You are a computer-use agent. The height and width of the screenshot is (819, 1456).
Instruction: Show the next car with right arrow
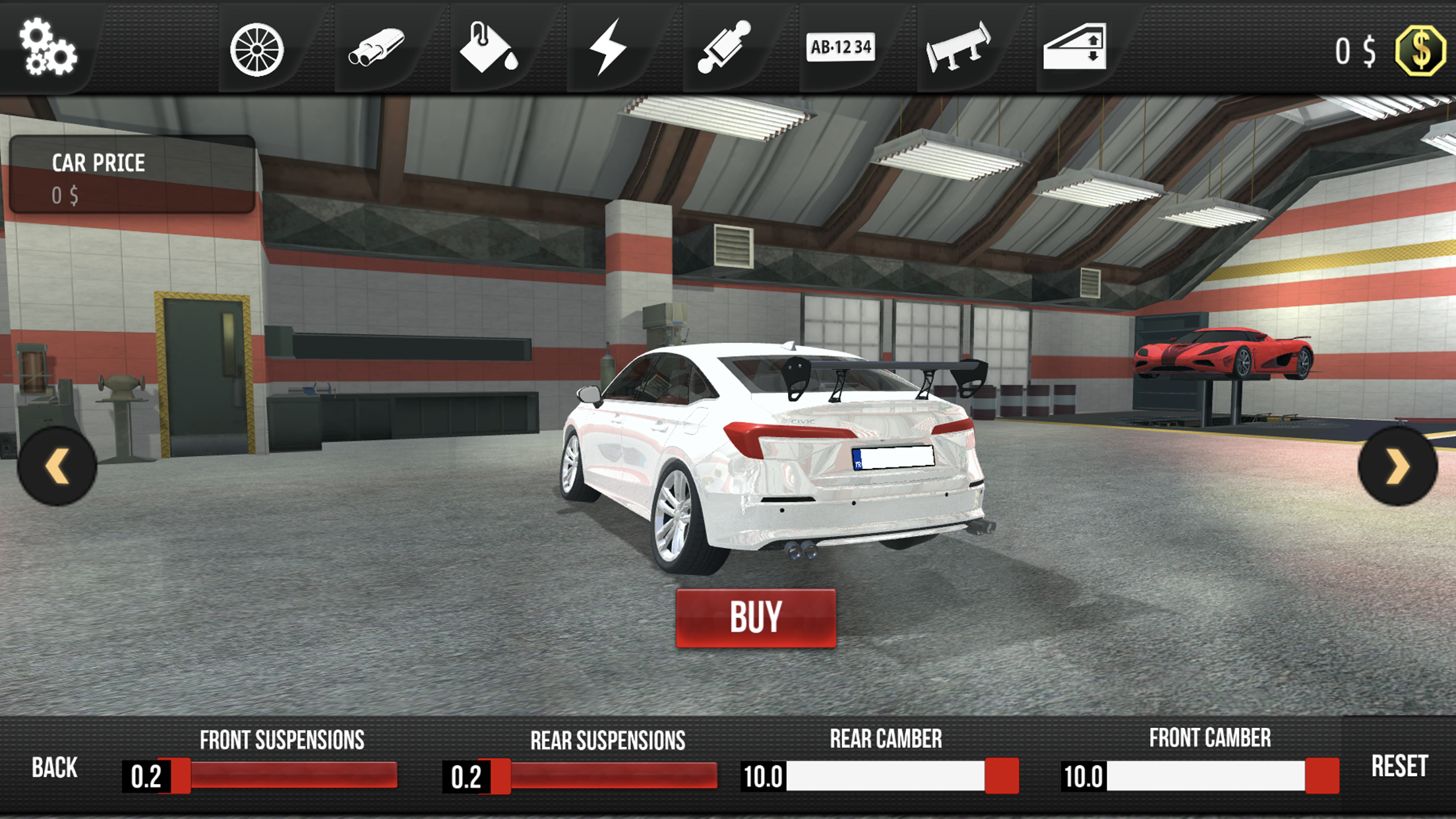(1397, 466)
